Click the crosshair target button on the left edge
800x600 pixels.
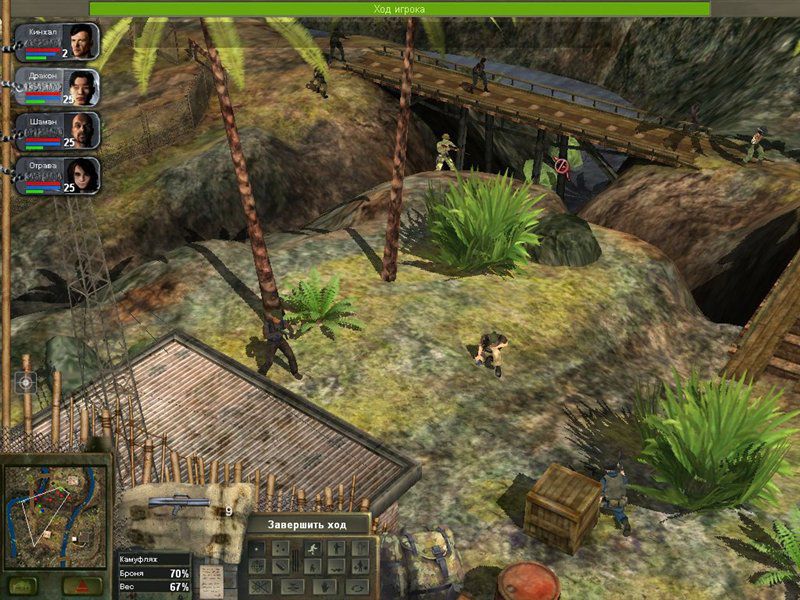click(x=26, y=381)
